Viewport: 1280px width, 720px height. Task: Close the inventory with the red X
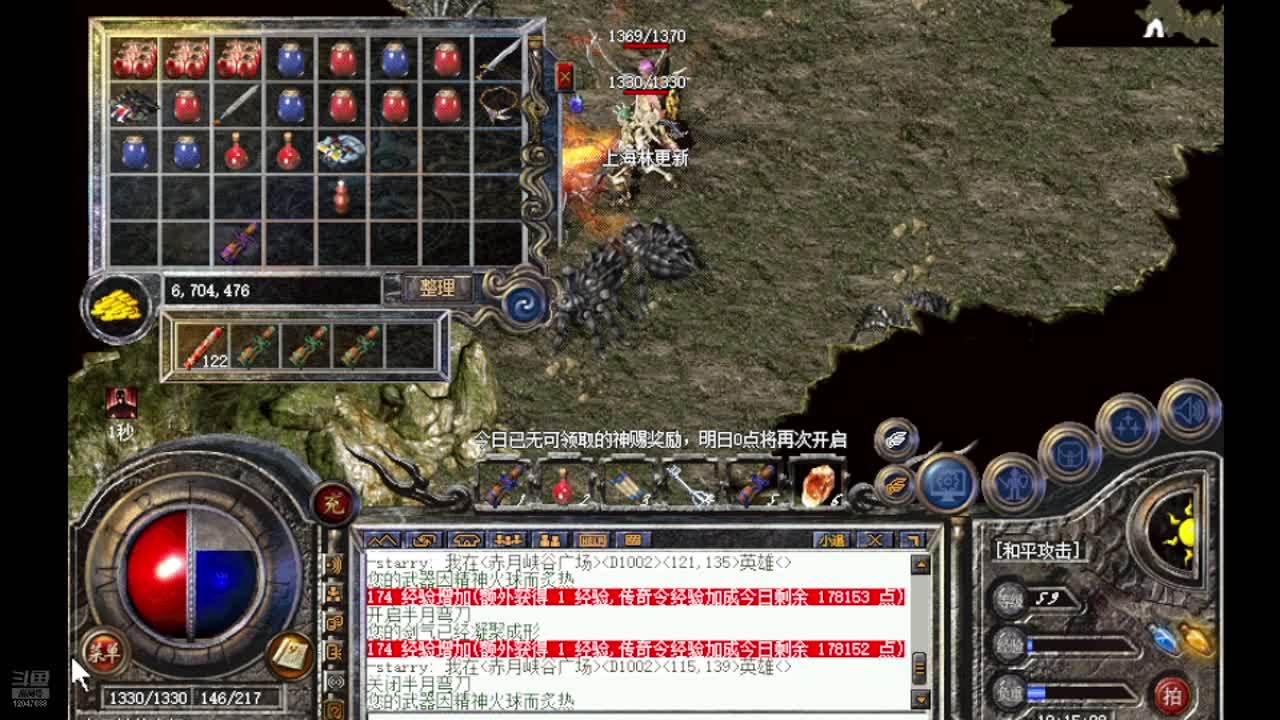[565, 77]
